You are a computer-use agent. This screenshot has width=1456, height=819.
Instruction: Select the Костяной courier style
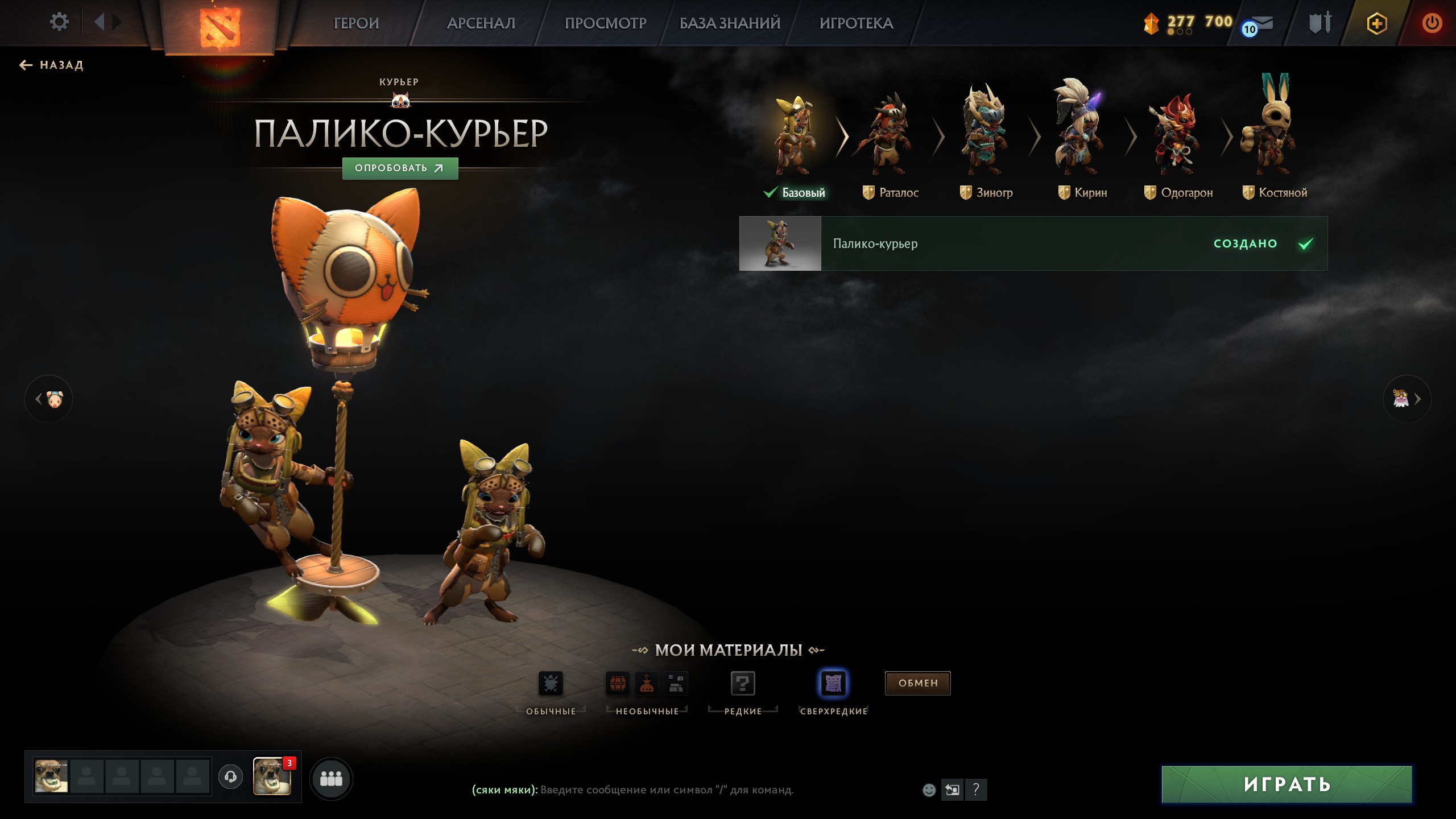click(x=1275, y=142)
